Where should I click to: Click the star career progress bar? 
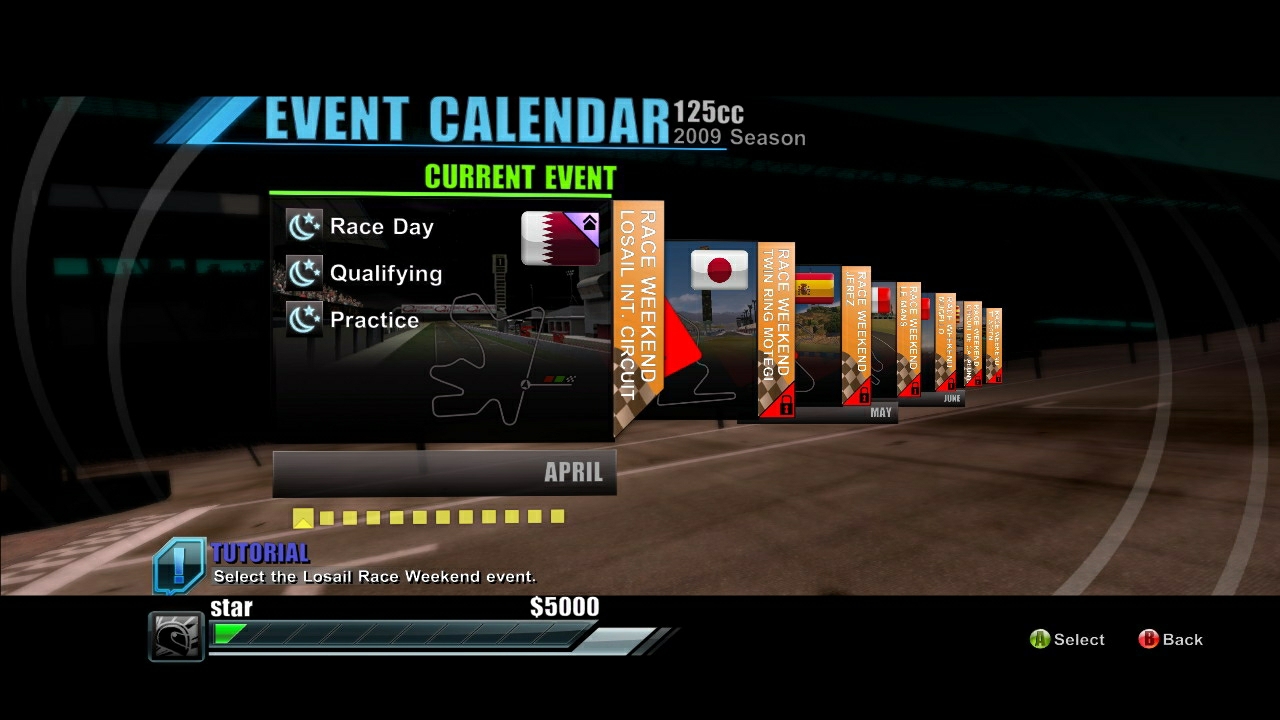click(x=400, y=633)
